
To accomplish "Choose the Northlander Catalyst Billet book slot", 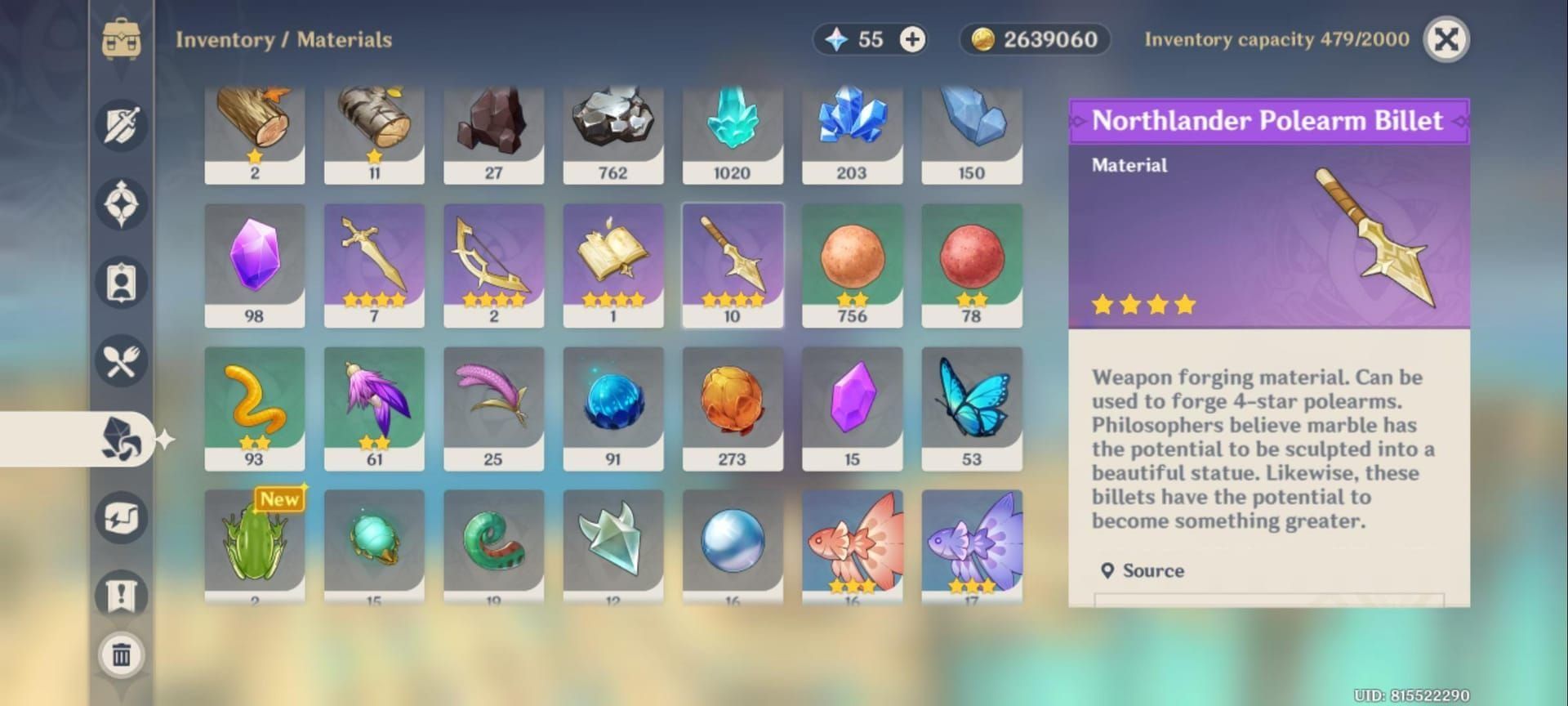I will click(x=612, y=265).
